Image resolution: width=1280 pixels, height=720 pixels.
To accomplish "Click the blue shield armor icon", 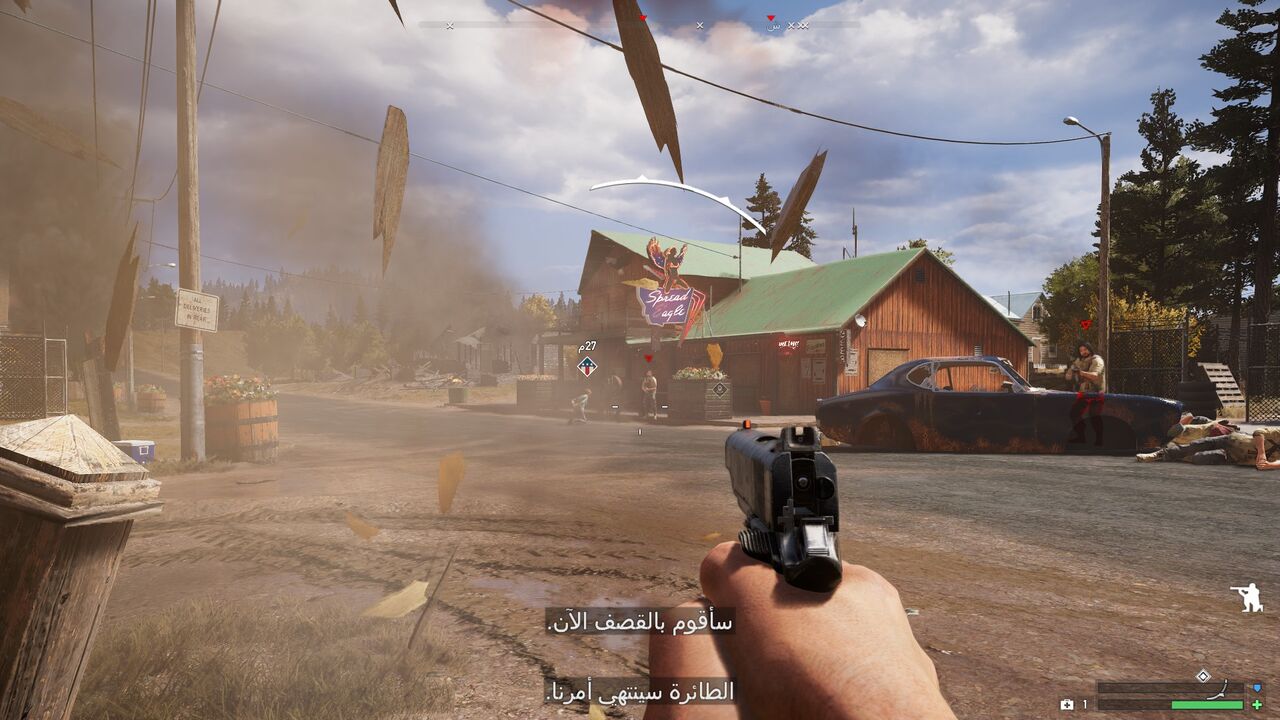I will (1257, 688).
